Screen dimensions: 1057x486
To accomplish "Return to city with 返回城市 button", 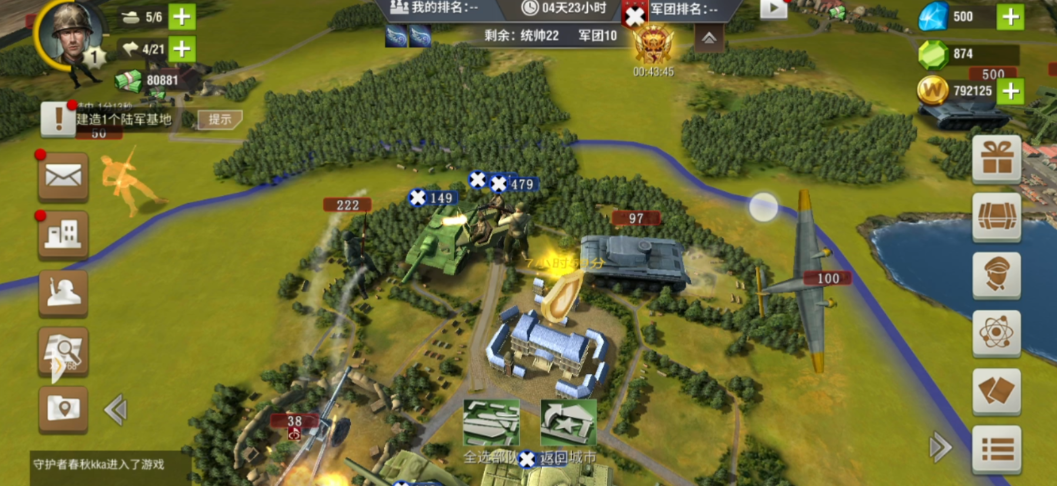I will [568, 426].
